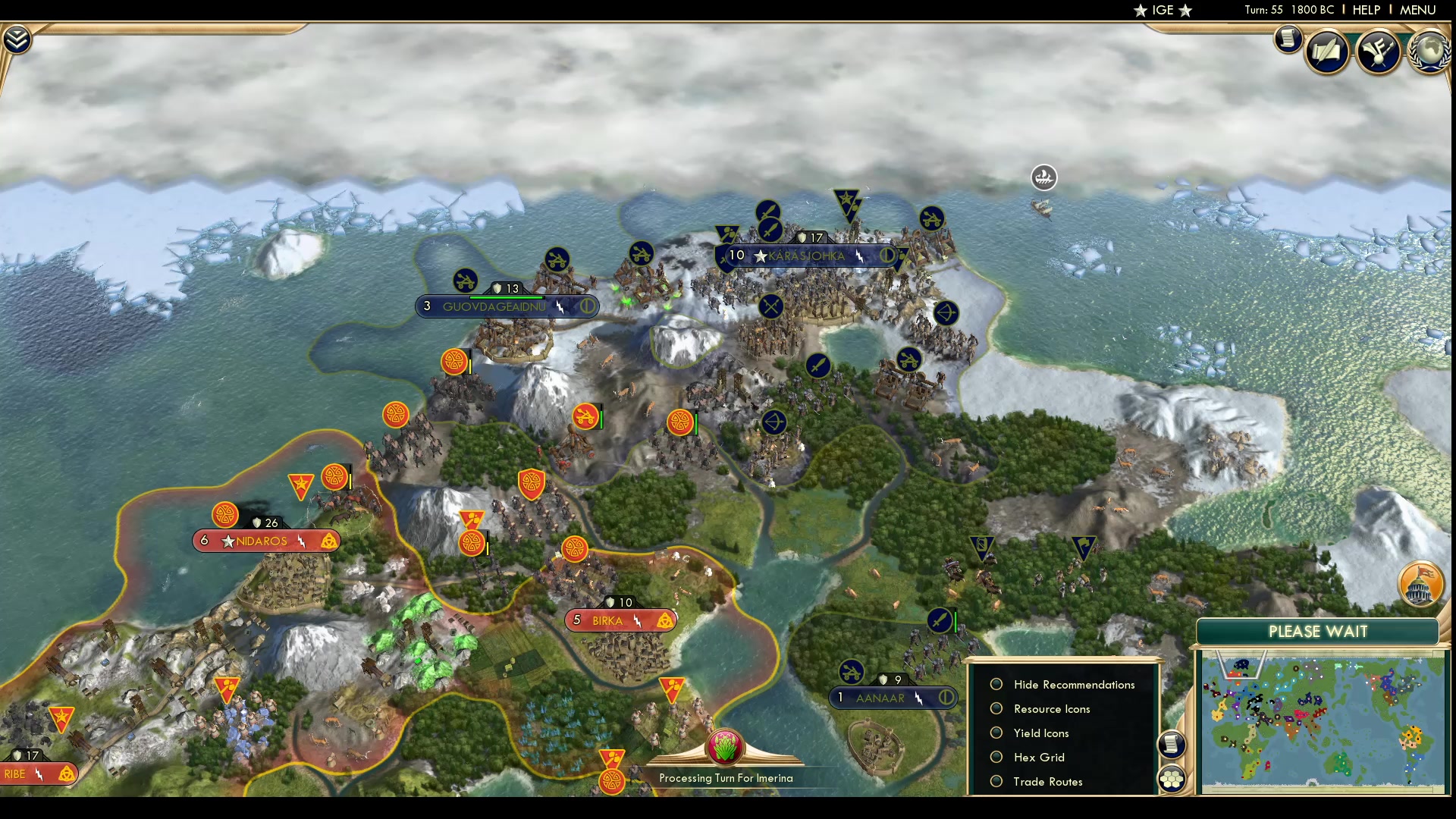Show Trade Routes on the map
This screenshot has width=1456, height=819.
point(996,782)
